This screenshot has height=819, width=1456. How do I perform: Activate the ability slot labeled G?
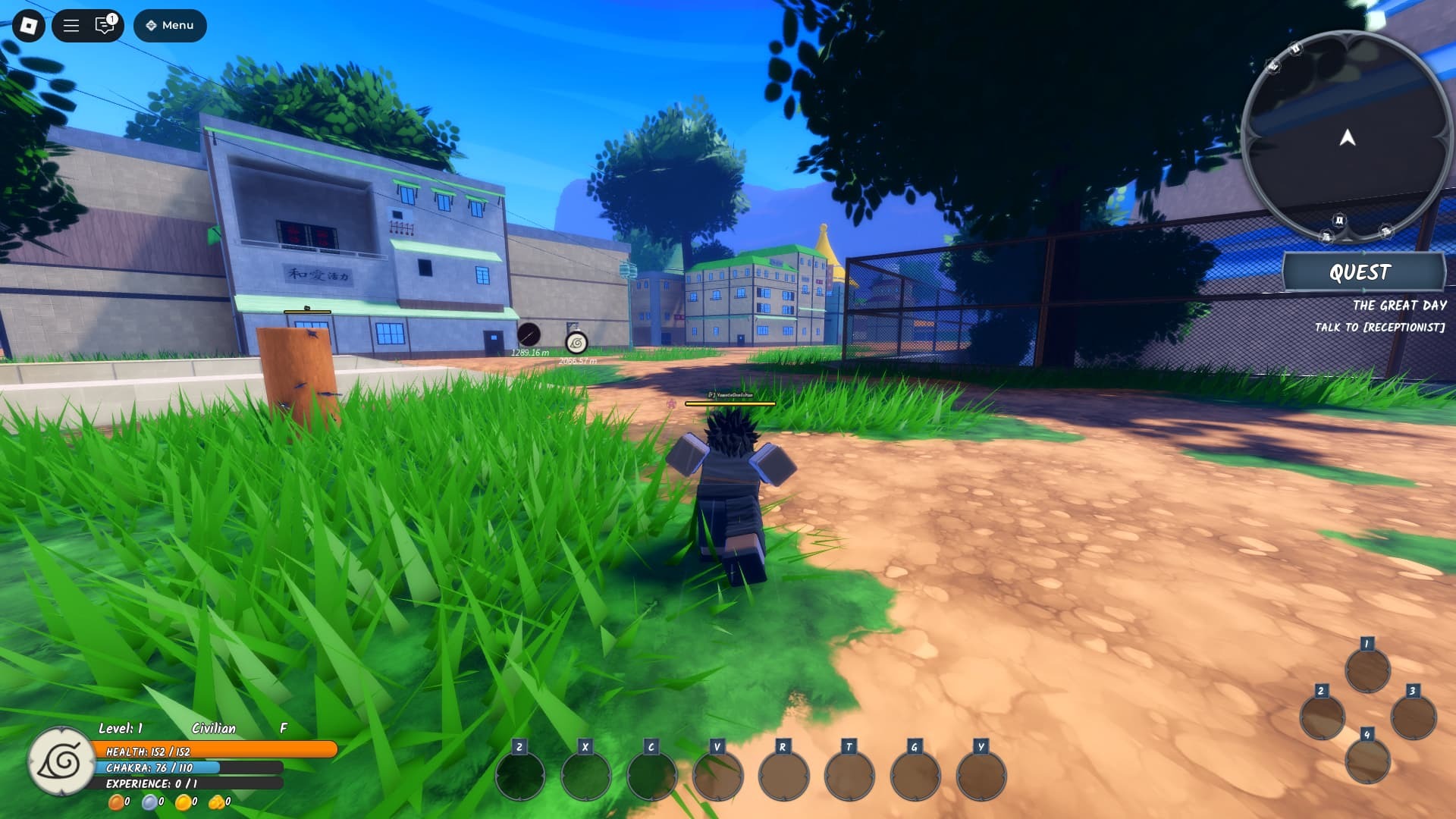[915, 775]
